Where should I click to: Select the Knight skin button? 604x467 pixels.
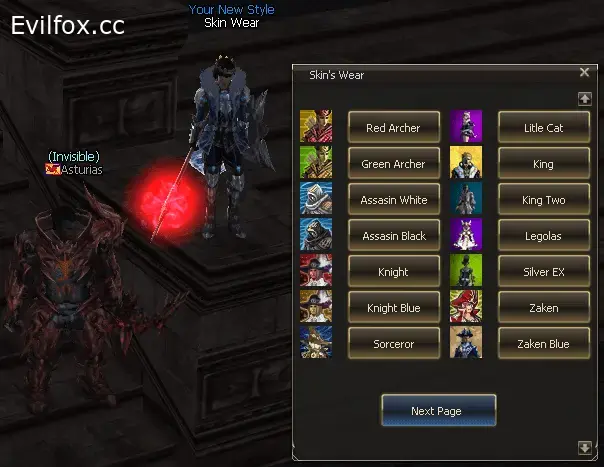393,272
